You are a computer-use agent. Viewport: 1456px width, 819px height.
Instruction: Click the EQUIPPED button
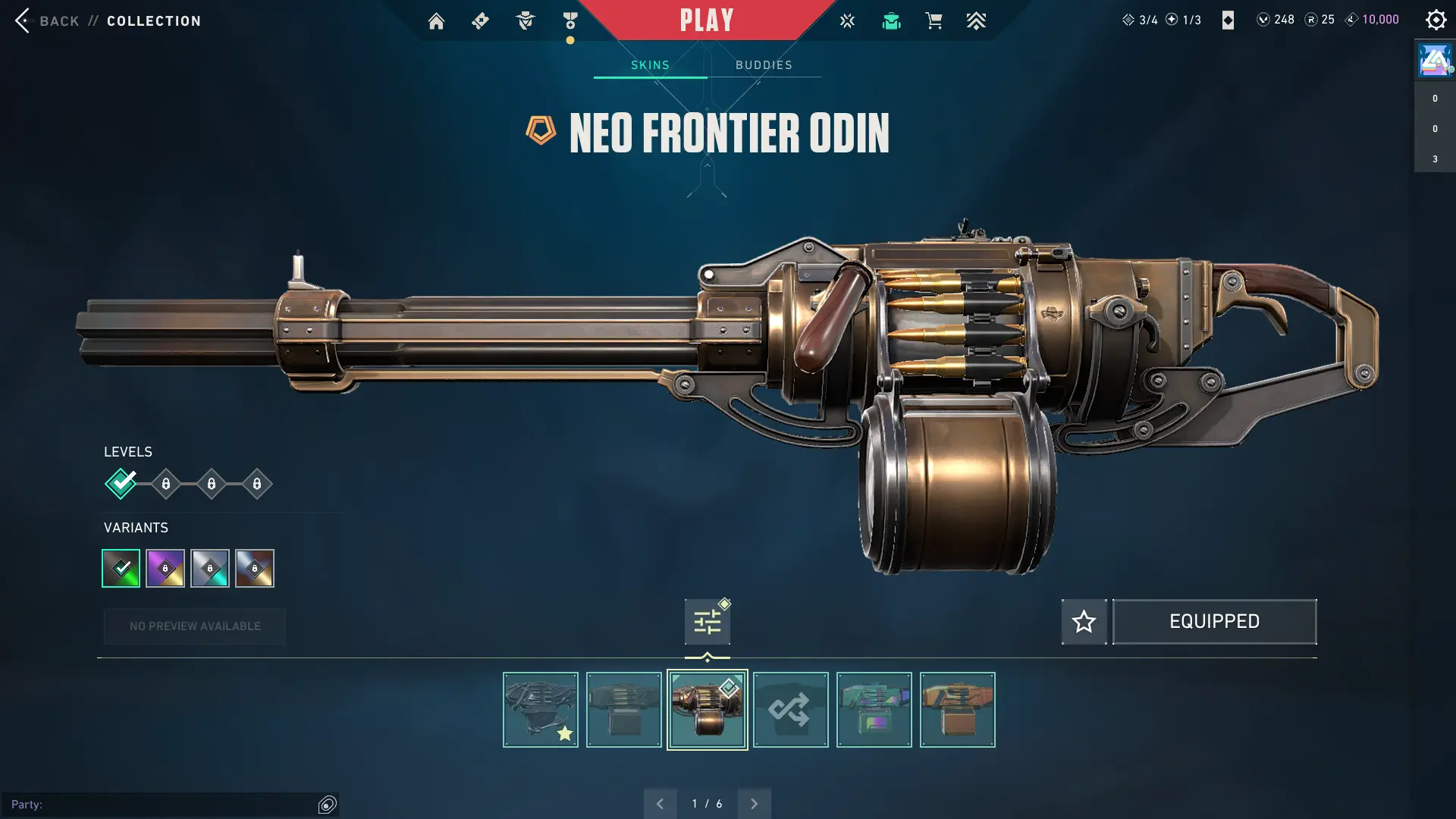[1214, 622]
